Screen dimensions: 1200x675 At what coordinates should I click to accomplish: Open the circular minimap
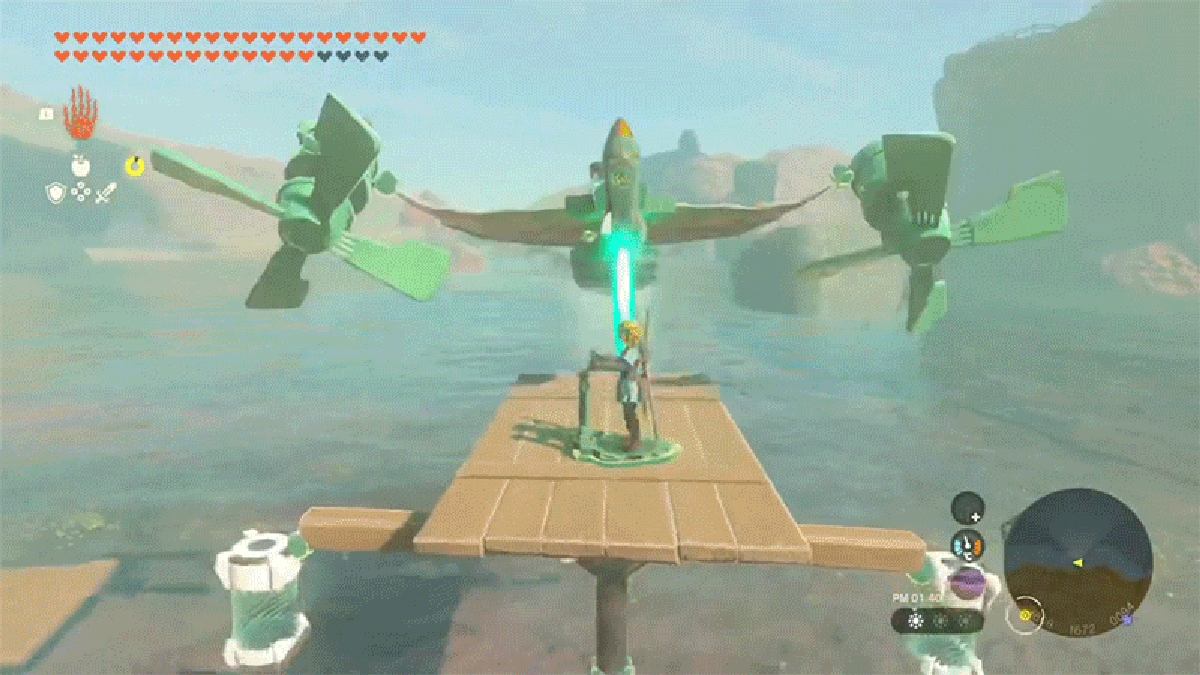[x=1078, y=562]
